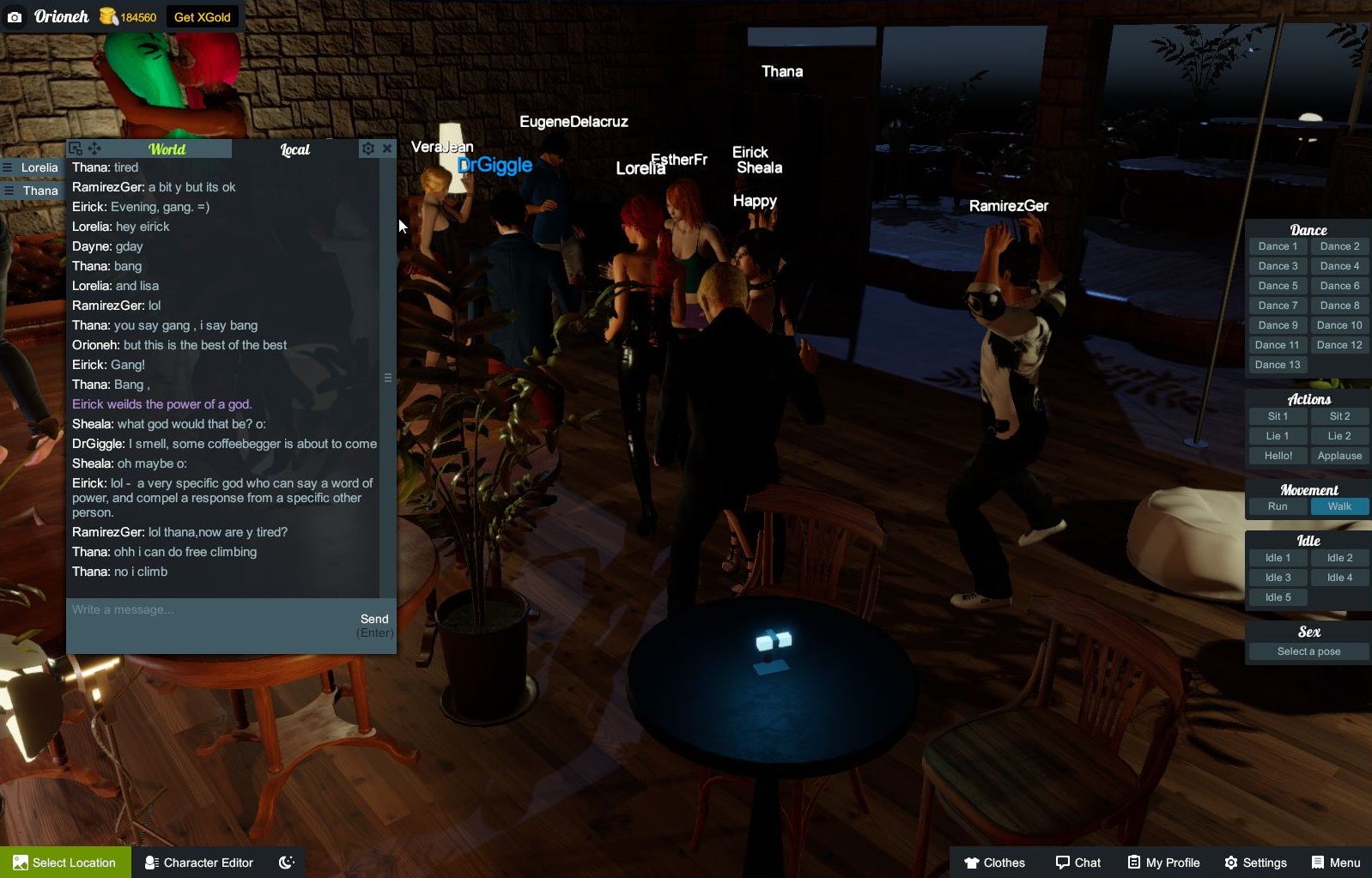Open the Select Location menu
The image size is (1372, 878).
(65, 863)
